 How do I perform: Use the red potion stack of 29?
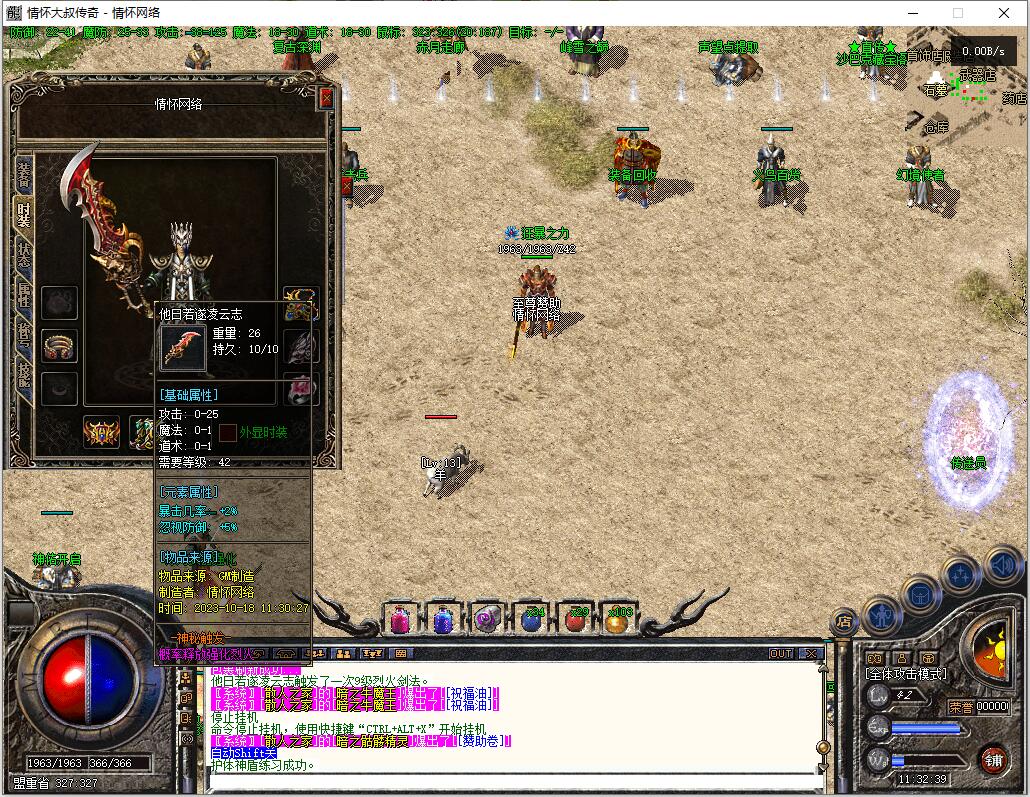point(575,620)
